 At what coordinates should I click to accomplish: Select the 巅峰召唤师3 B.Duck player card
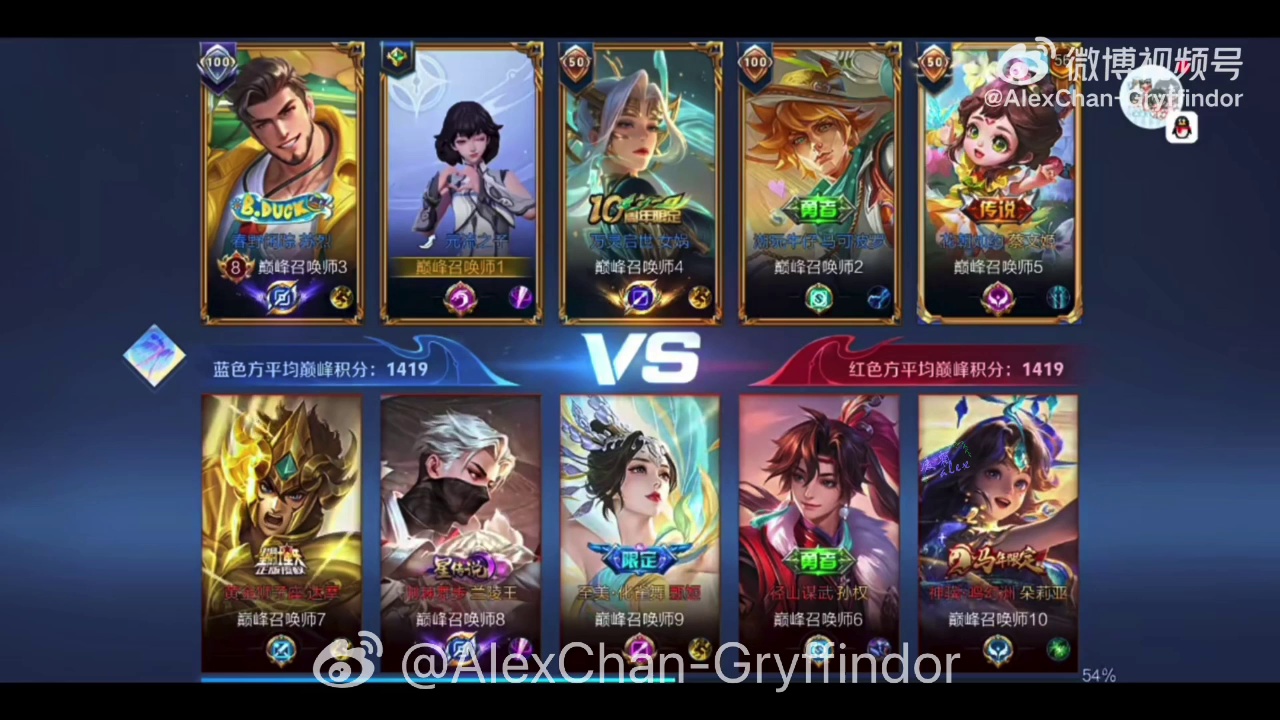tap(283, 180)
